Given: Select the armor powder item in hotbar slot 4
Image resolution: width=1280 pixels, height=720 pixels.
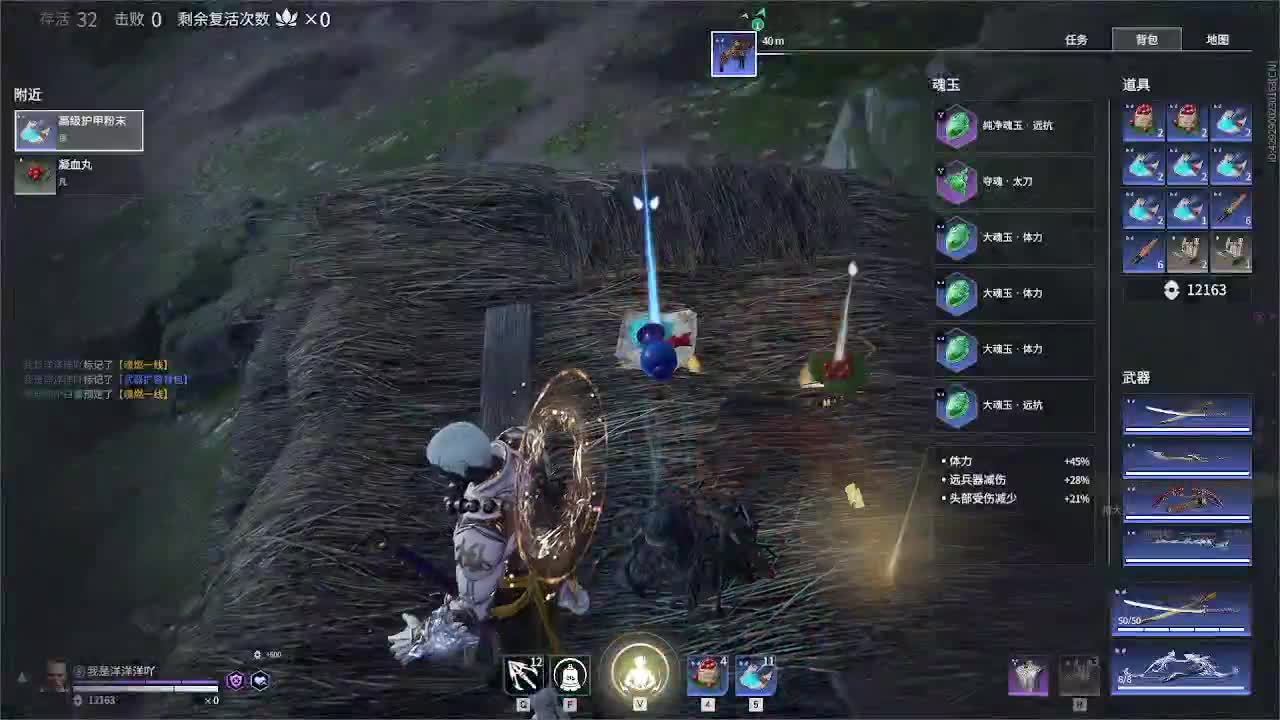Looking at the screenshot, I should pyautogui.click(x=706, y=676).
